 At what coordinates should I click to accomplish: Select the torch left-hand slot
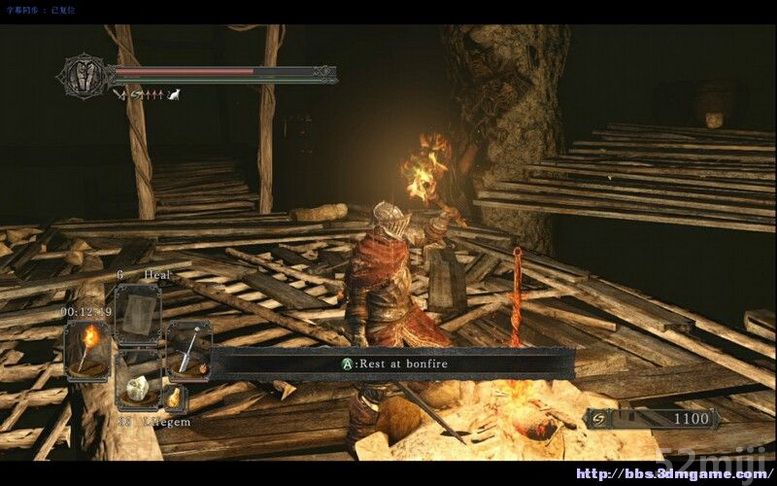click(x=86, y=349)
